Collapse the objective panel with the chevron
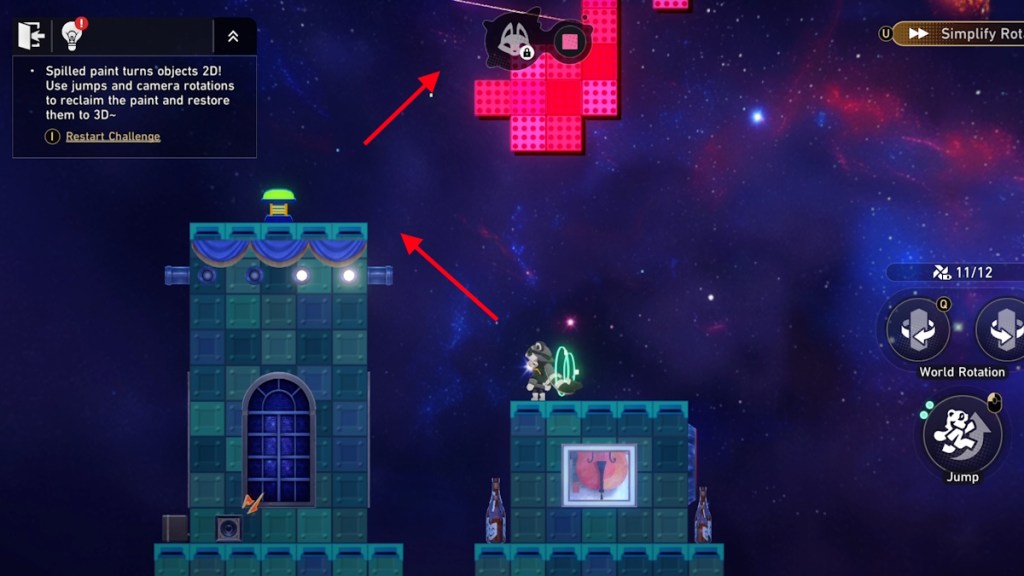1024x576 pixels. [233, 36]
